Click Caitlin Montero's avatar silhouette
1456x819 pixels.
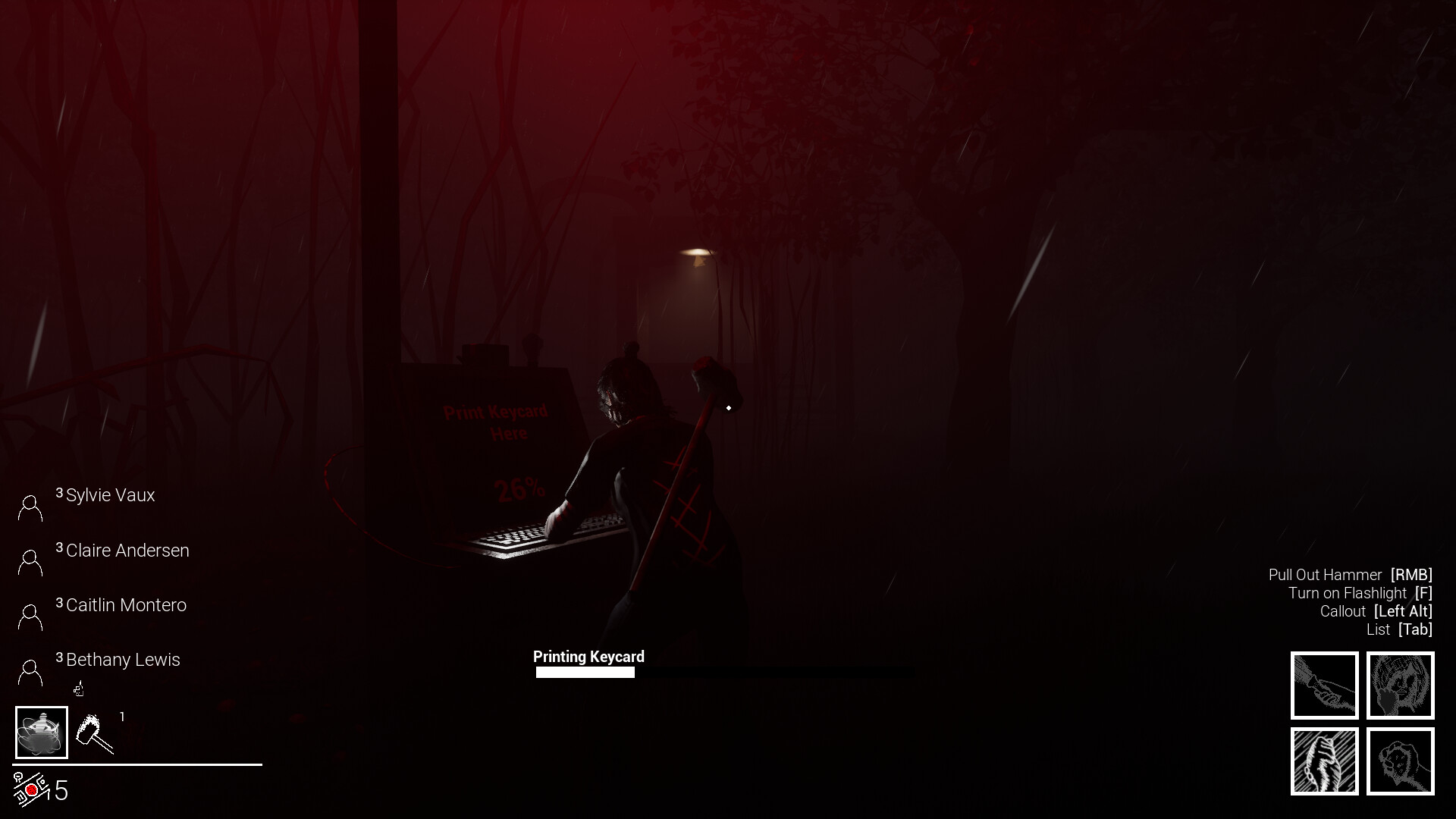click(30, 616)
